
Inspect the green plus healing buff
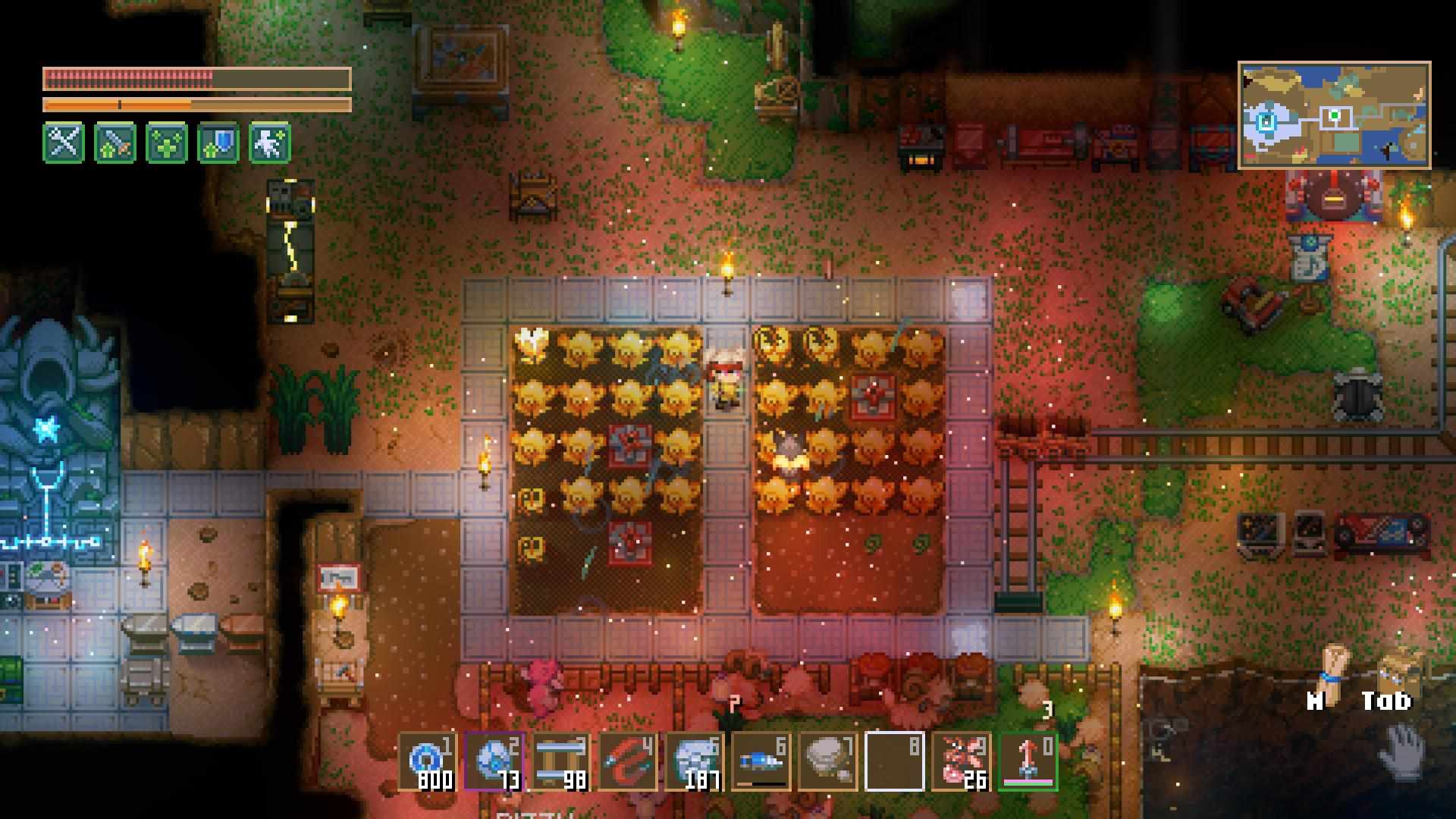point(167,142)
